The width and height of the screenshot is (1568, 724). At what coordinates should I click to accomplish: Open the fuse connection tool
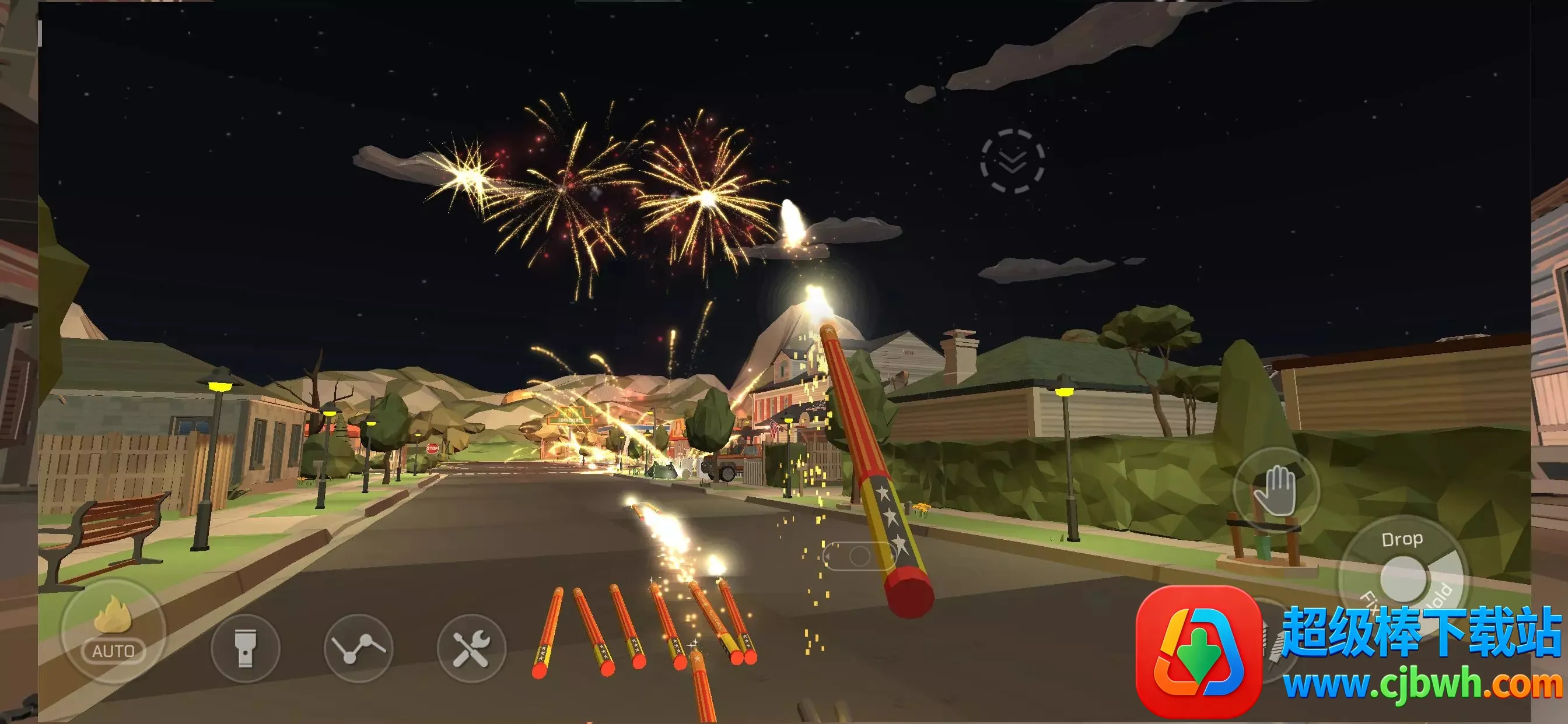click(359, 648)
